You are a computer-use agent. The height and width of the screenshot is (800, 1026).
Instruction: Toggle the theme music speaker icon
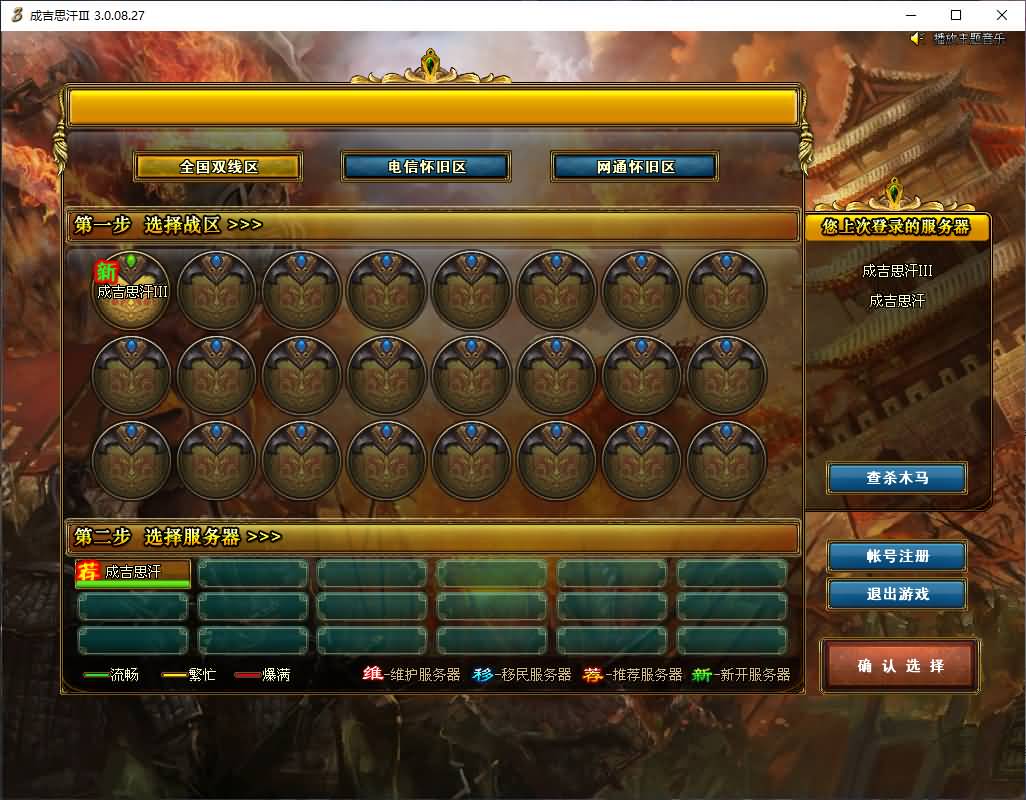[x=917, y=38]
